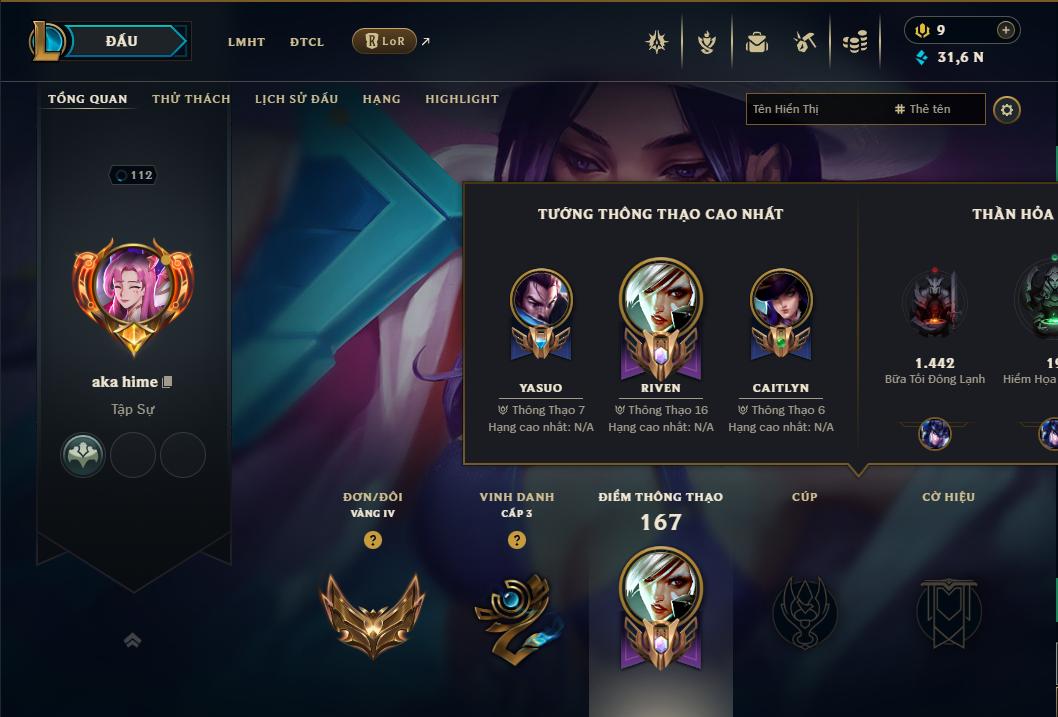
Task: Go to the HIGHLIGHT tab
Action: (x=462, y=99)
